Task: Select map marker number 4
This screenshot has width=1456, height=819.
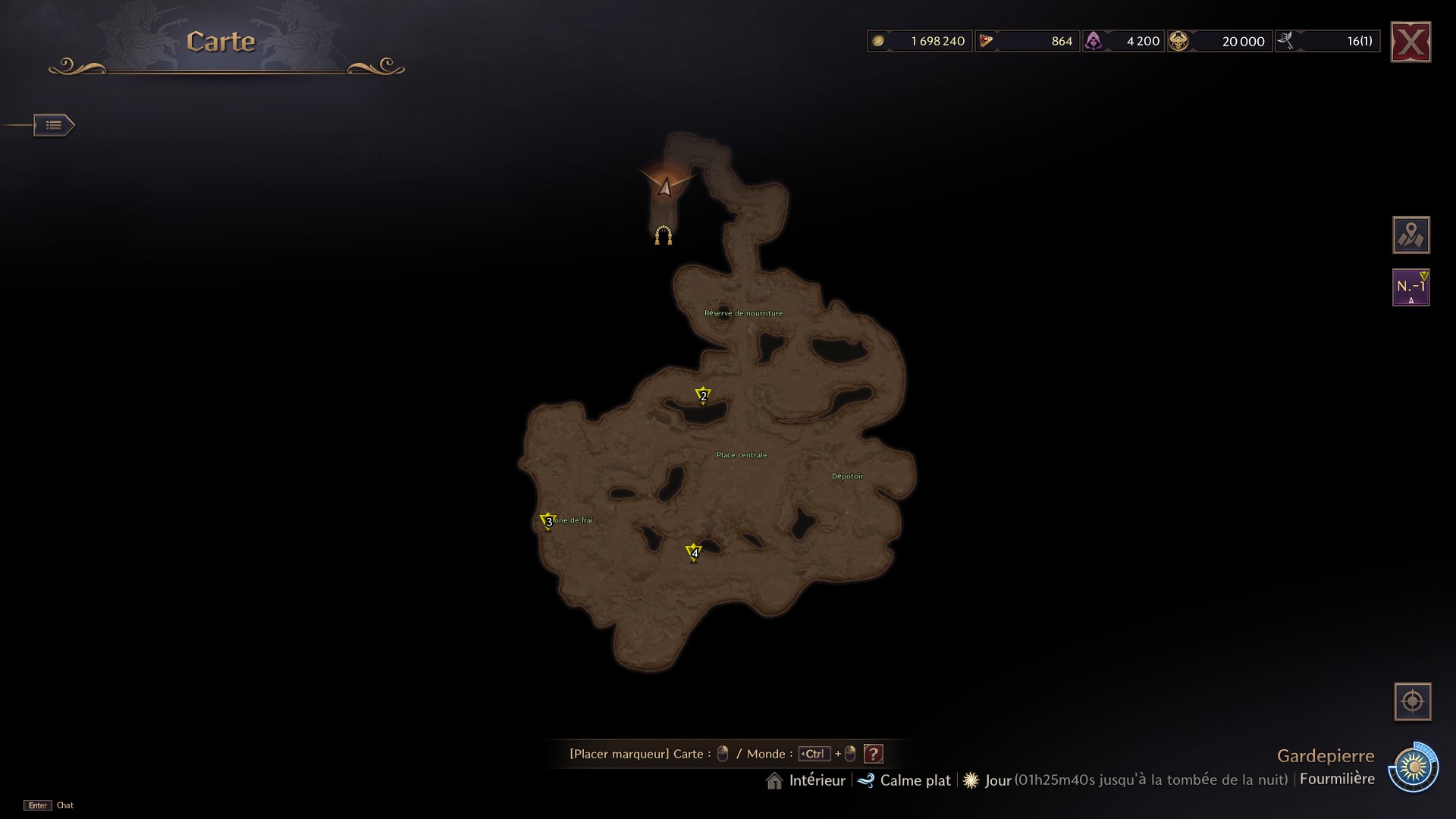Action: coord(694,552)
